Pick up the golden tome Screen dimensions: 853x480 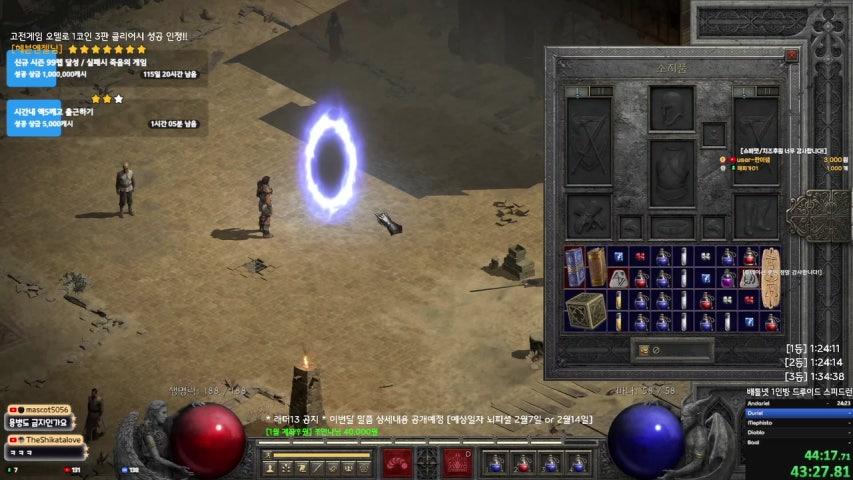tap(597, 266)
